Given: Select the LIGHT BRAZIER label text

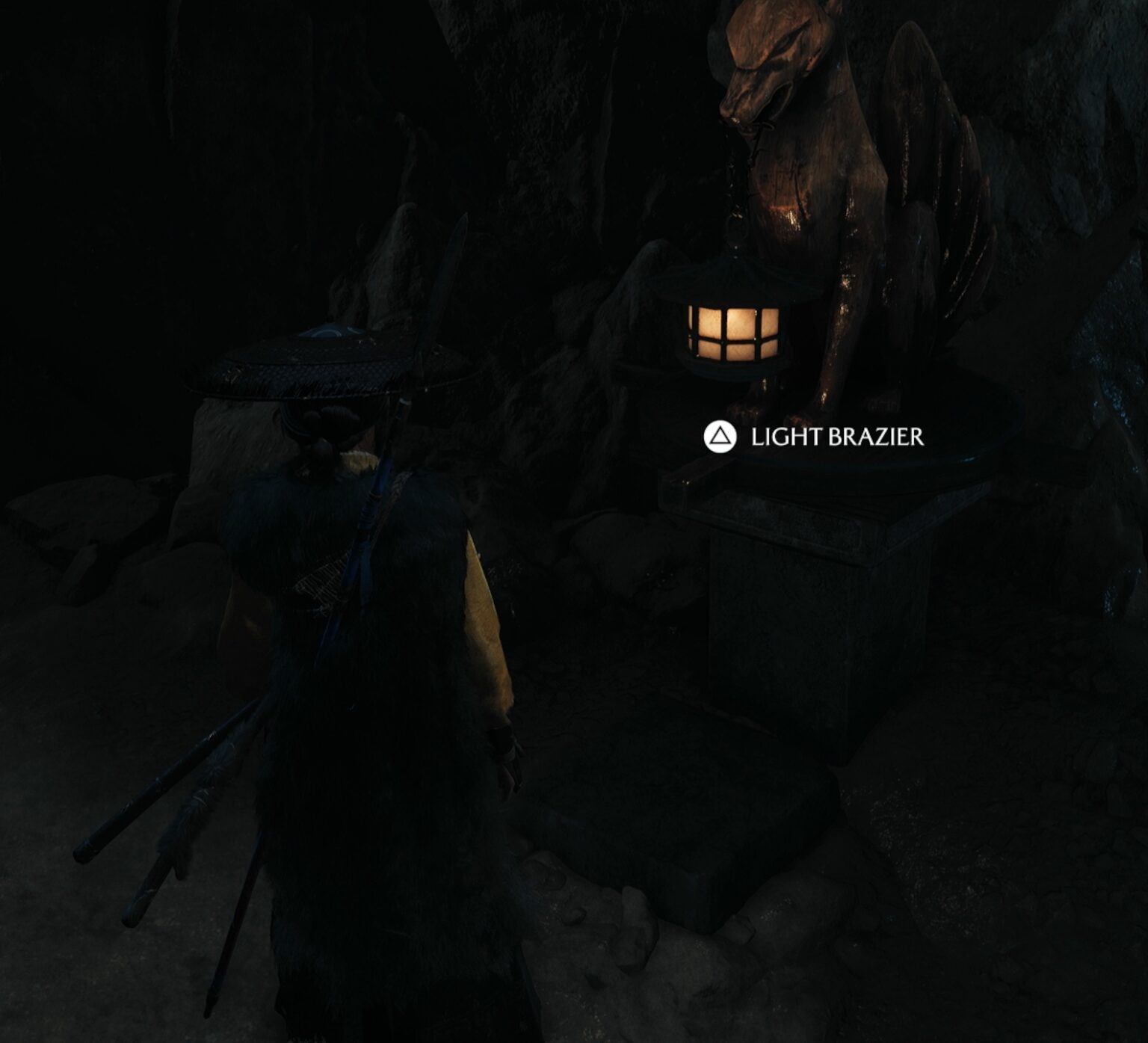Looking at the screenshot, I should pyautogui.click(x=837, y=436).
